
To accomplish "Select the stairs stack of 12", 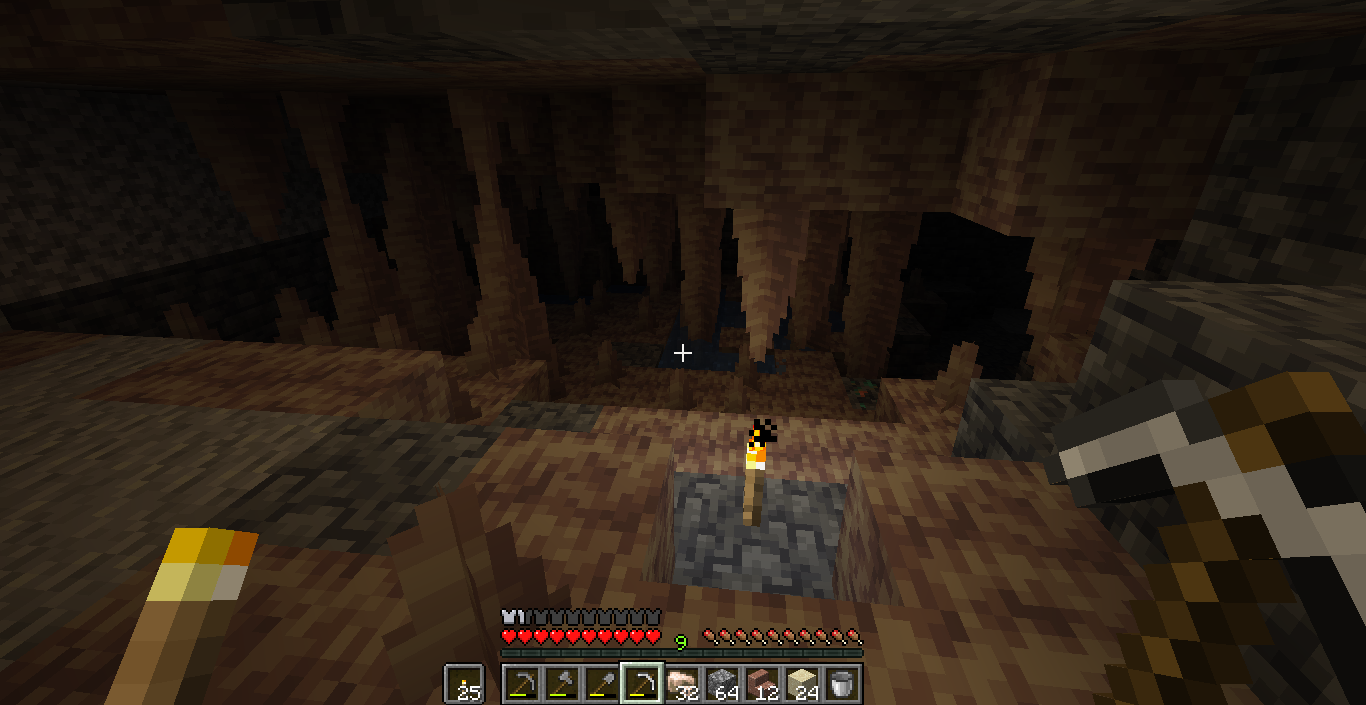I will click(x=762, y=684).
